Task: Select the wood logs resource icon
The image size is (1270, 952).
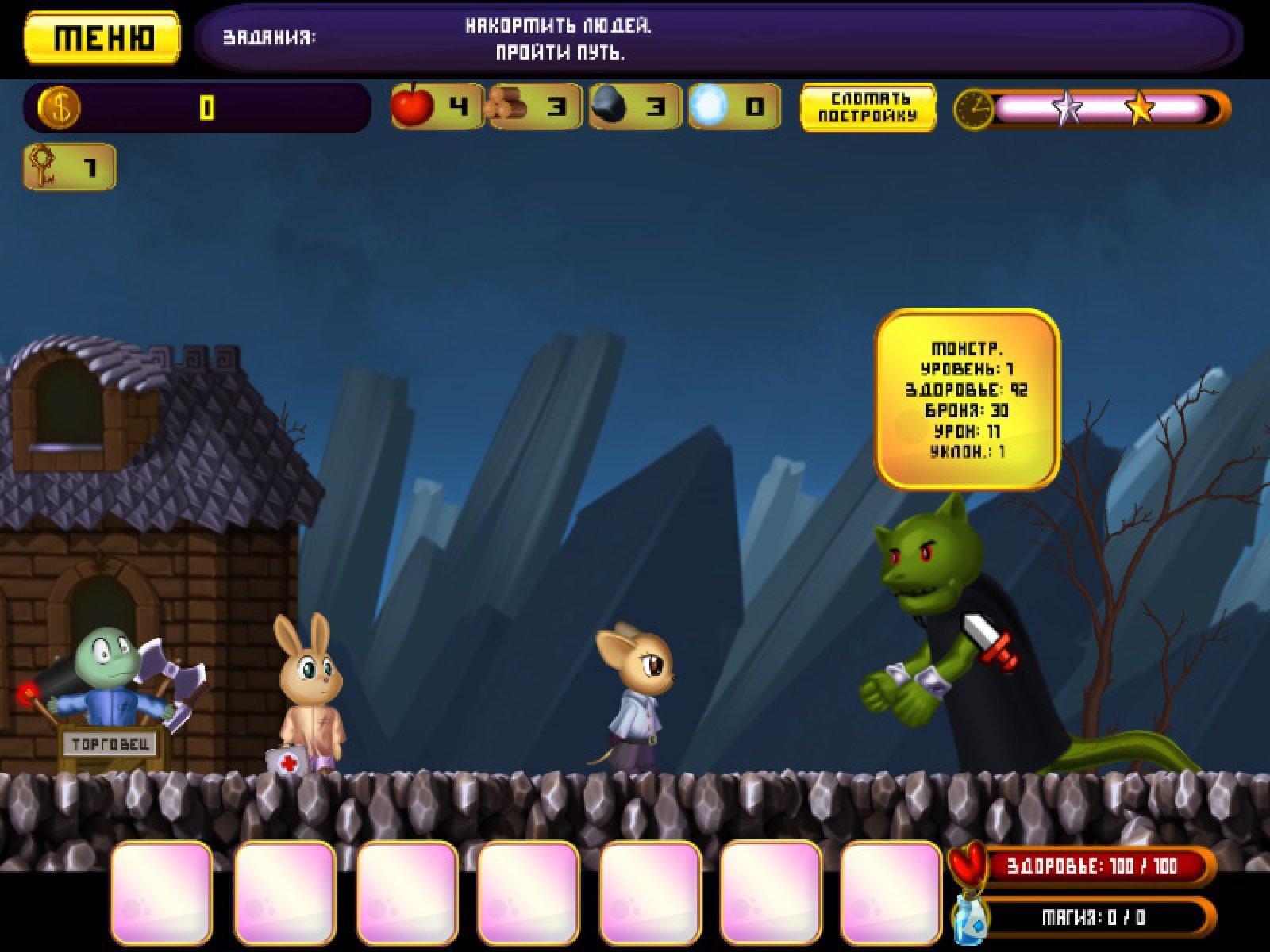Action: click(x=508, y=106)
